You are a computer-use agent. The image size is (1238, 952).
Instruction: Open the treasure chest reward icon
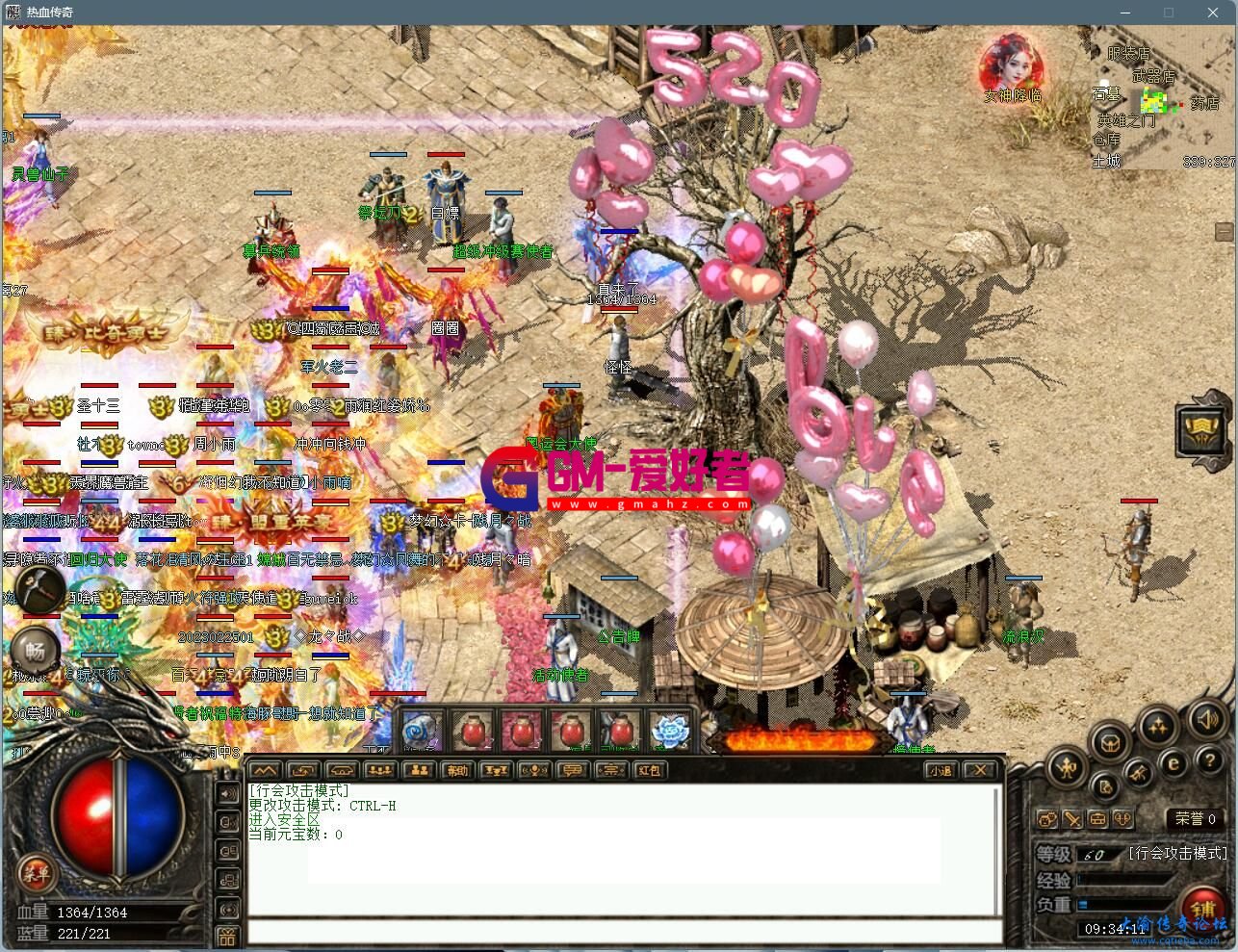(x=1110, y=743)
